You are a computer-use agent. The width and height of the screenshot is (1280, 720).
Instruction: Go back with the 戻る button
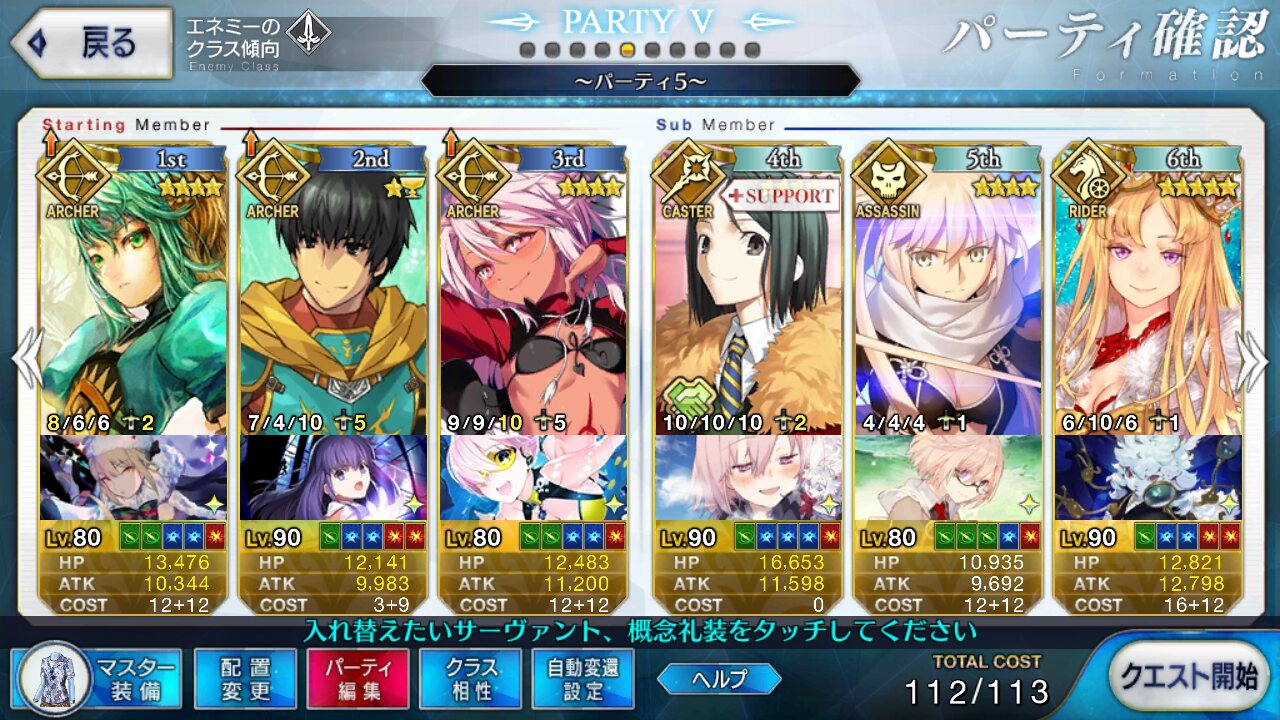tap(90, 43)
